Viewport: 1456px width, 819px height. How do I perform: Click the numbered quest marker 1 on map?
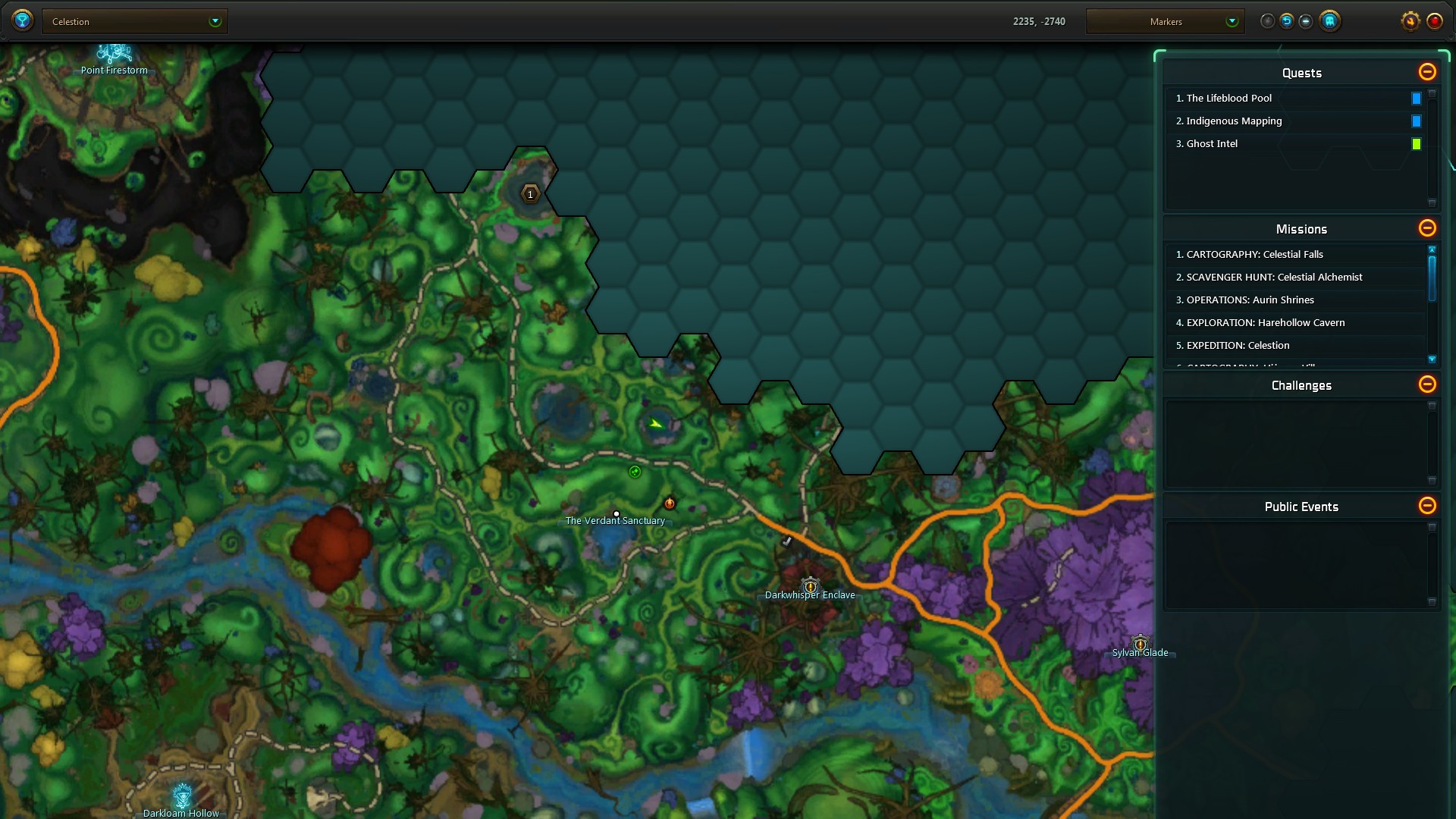click(530, 194)
